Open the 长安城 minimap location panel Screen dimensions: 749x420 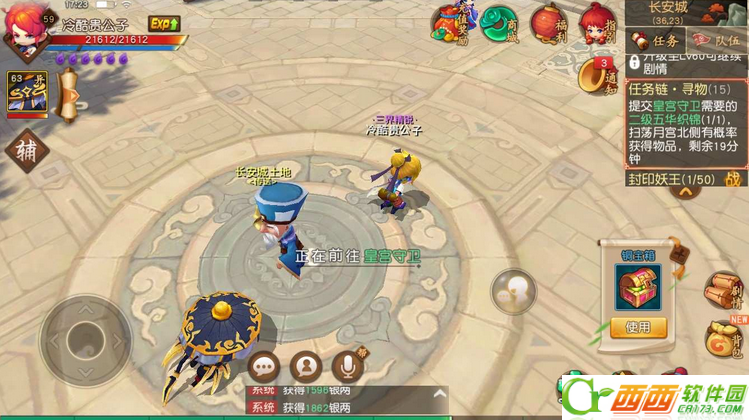684,12
